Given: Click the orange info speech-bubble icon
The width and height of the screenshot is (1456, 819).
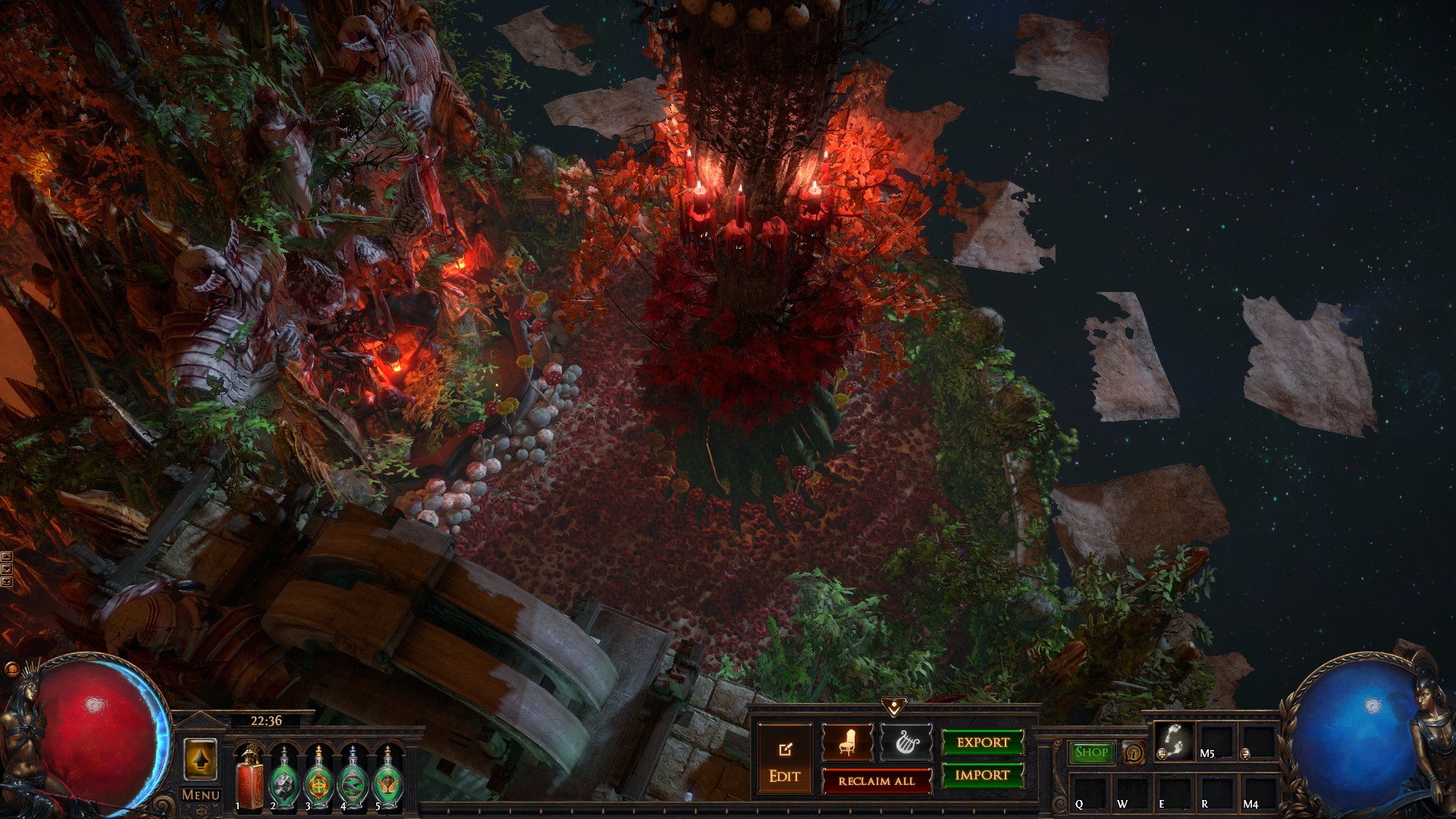Looking at the screenshot, I should [1133, 753].
